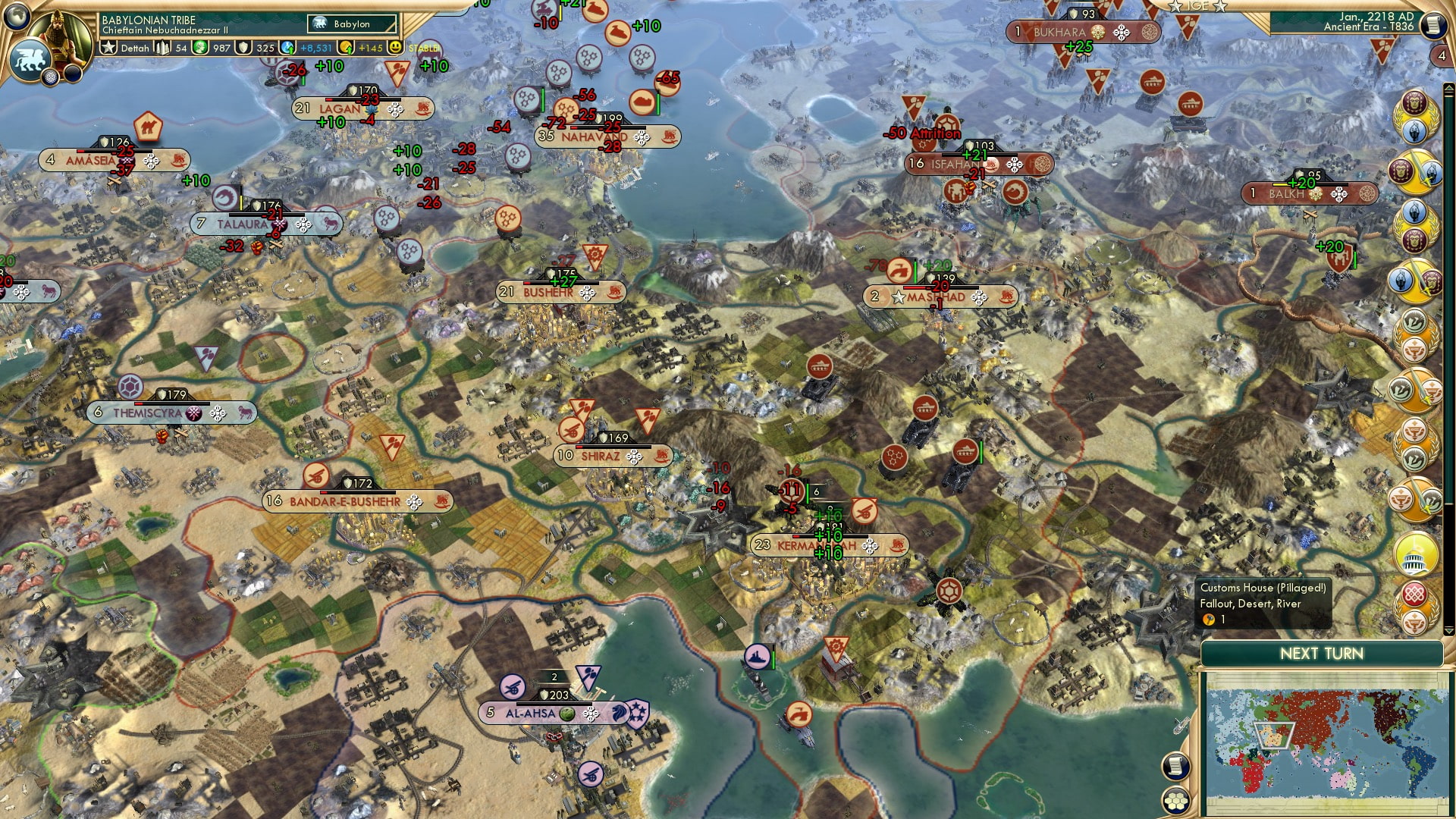Click the blue science icon showing +8,531
This screenshot has width=1456, height=819.
tap(287, 47)
